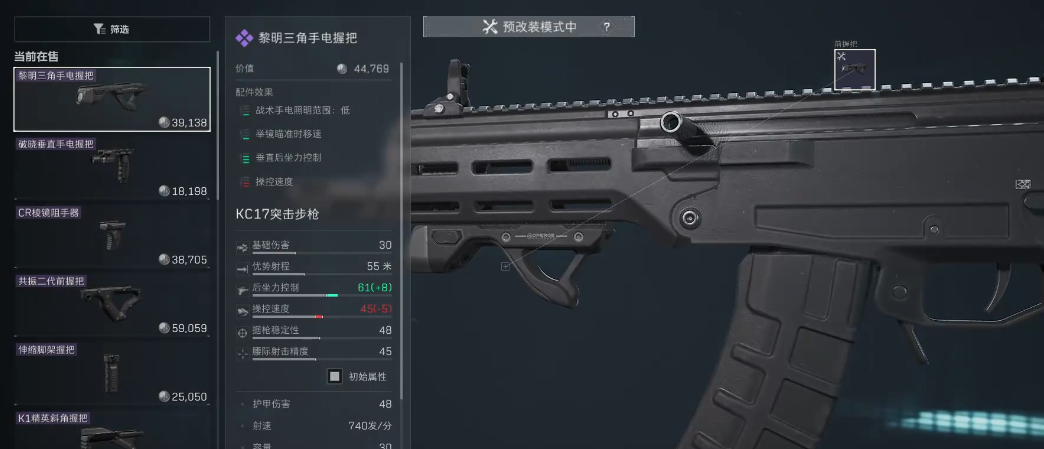Screen dimensions: 1044x449
Task: Pick the CR棱镜阻手器 listing
Action: tap(112, 236)
